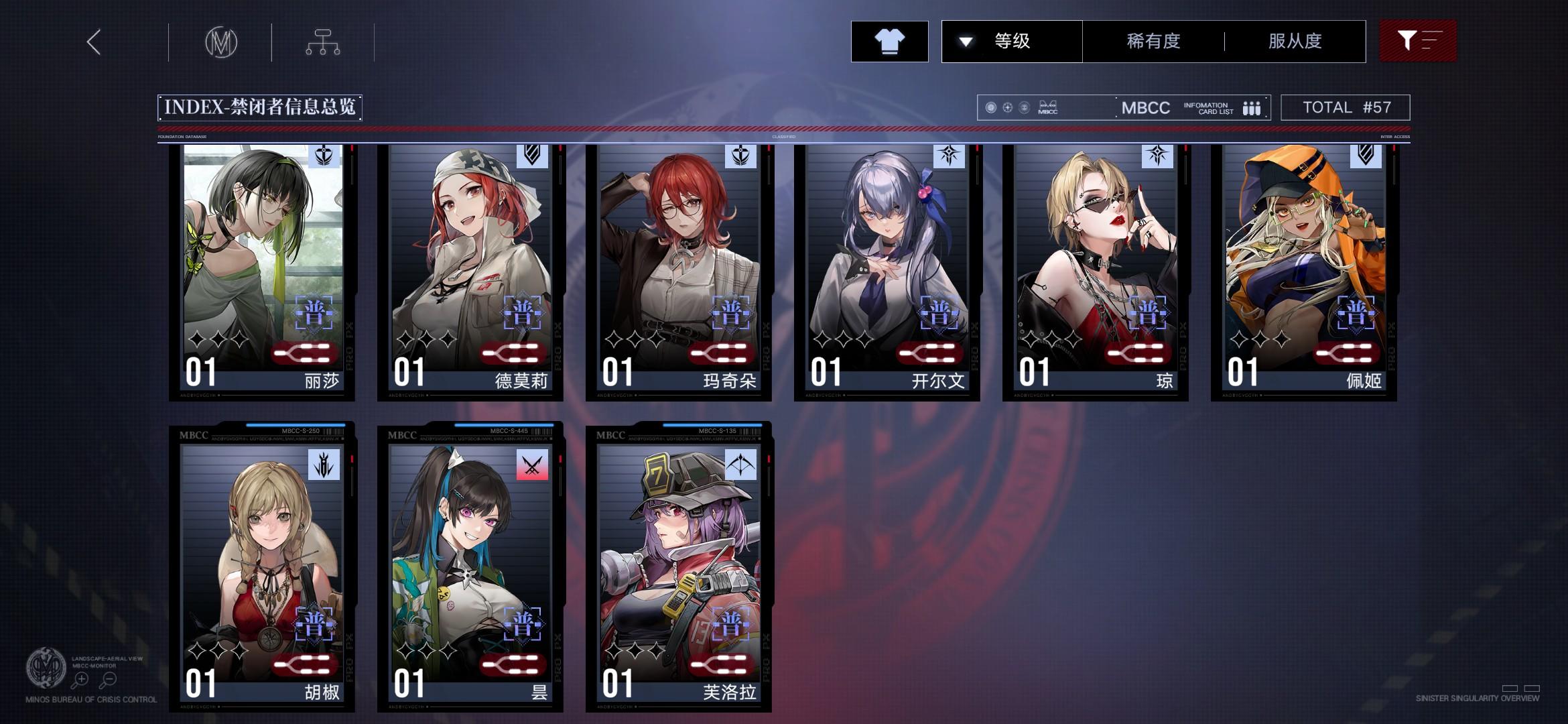
Task: Switch sorting to 服从度
Action: coord(1294,42)
